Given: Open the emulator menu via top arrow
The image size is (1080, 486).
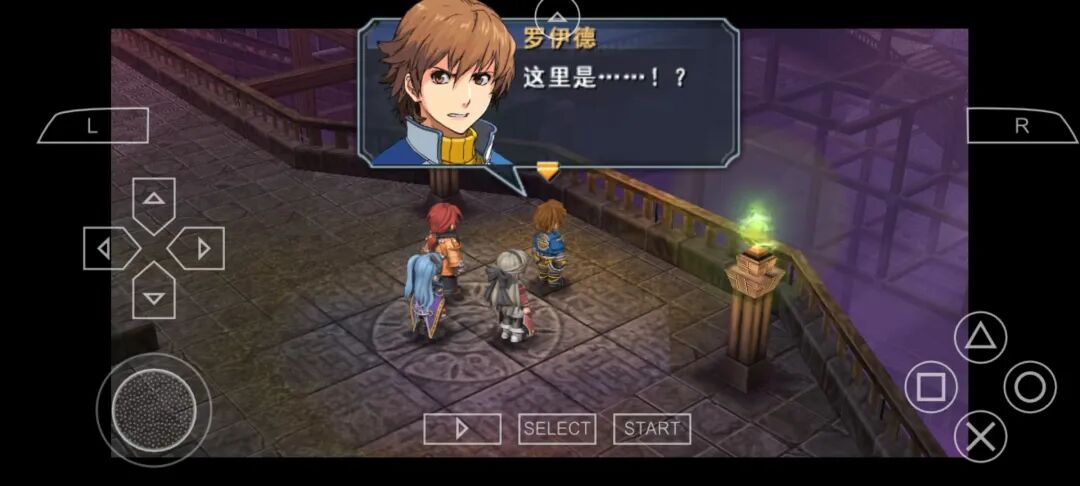Looking at the screenshot, I should pyautogui.click(x=557, y=15).
